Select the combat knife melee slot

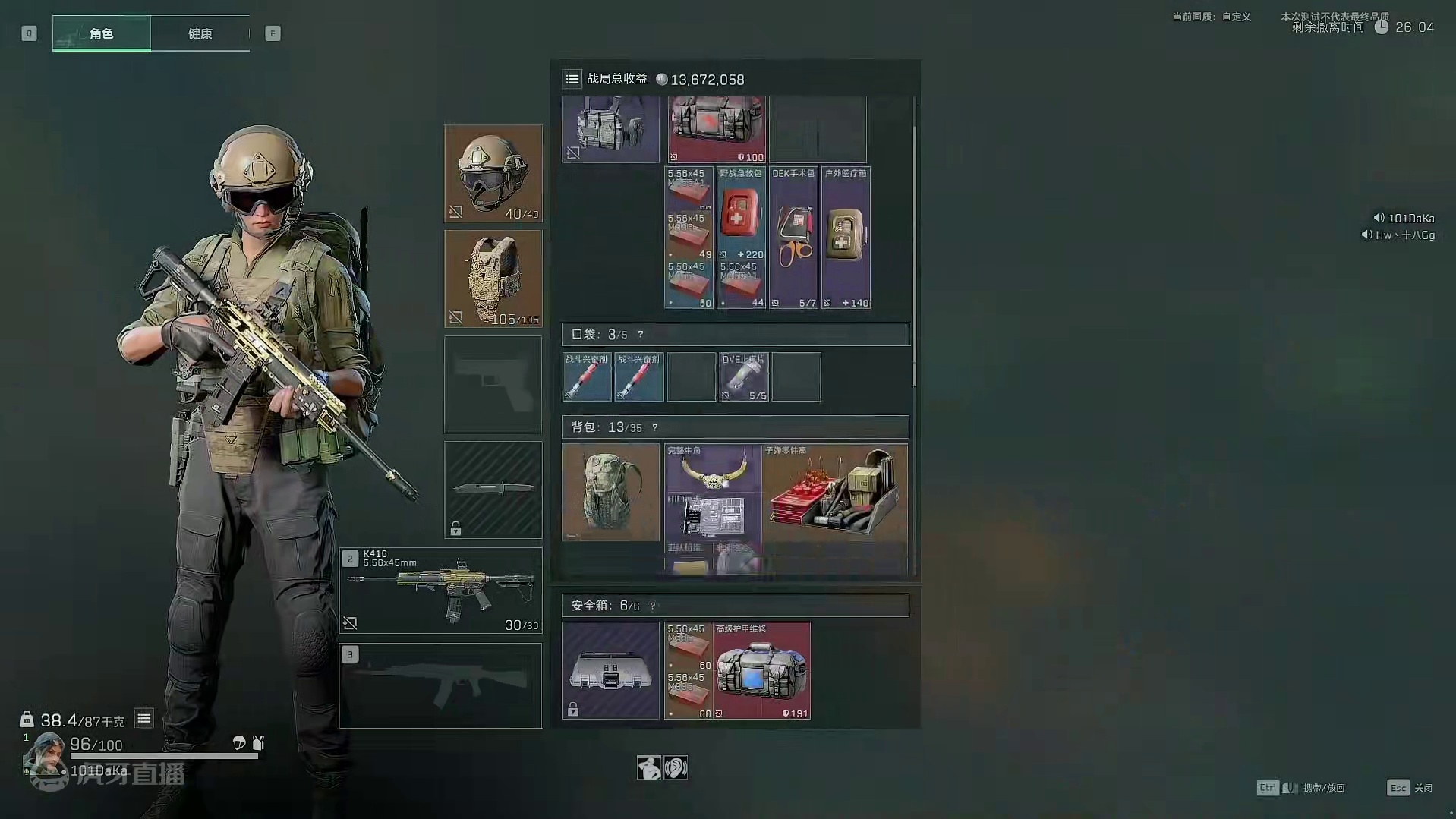(493, 490)
